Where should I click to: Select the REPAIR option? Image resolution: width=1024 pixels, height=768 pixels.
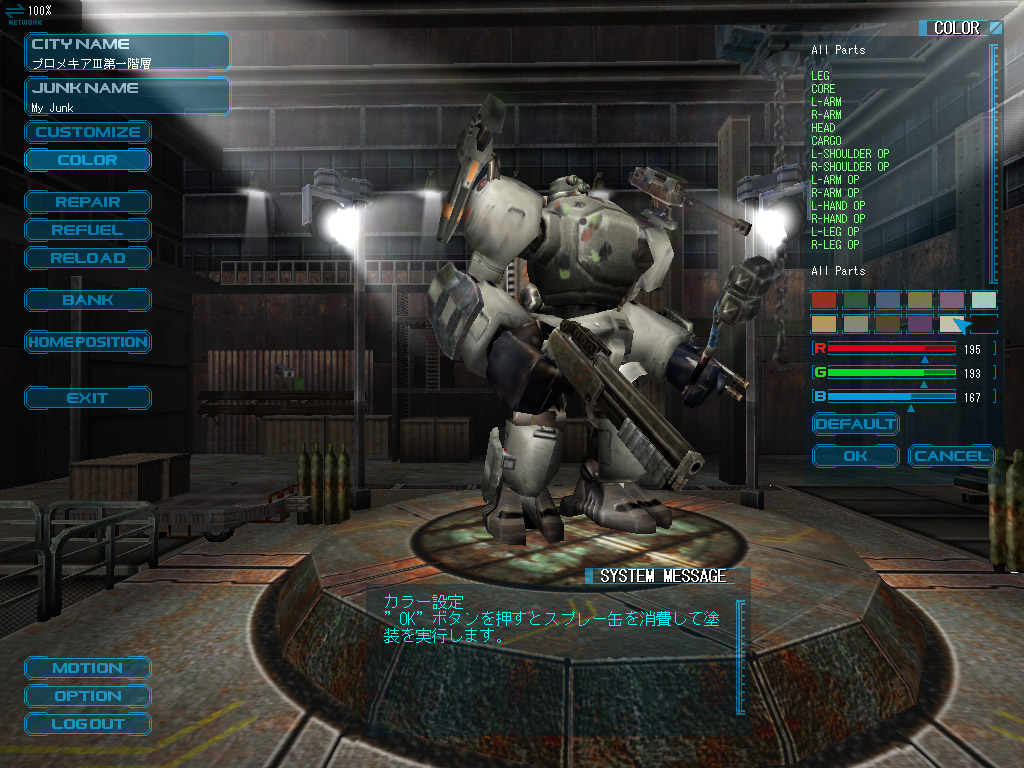click(88, 202)
